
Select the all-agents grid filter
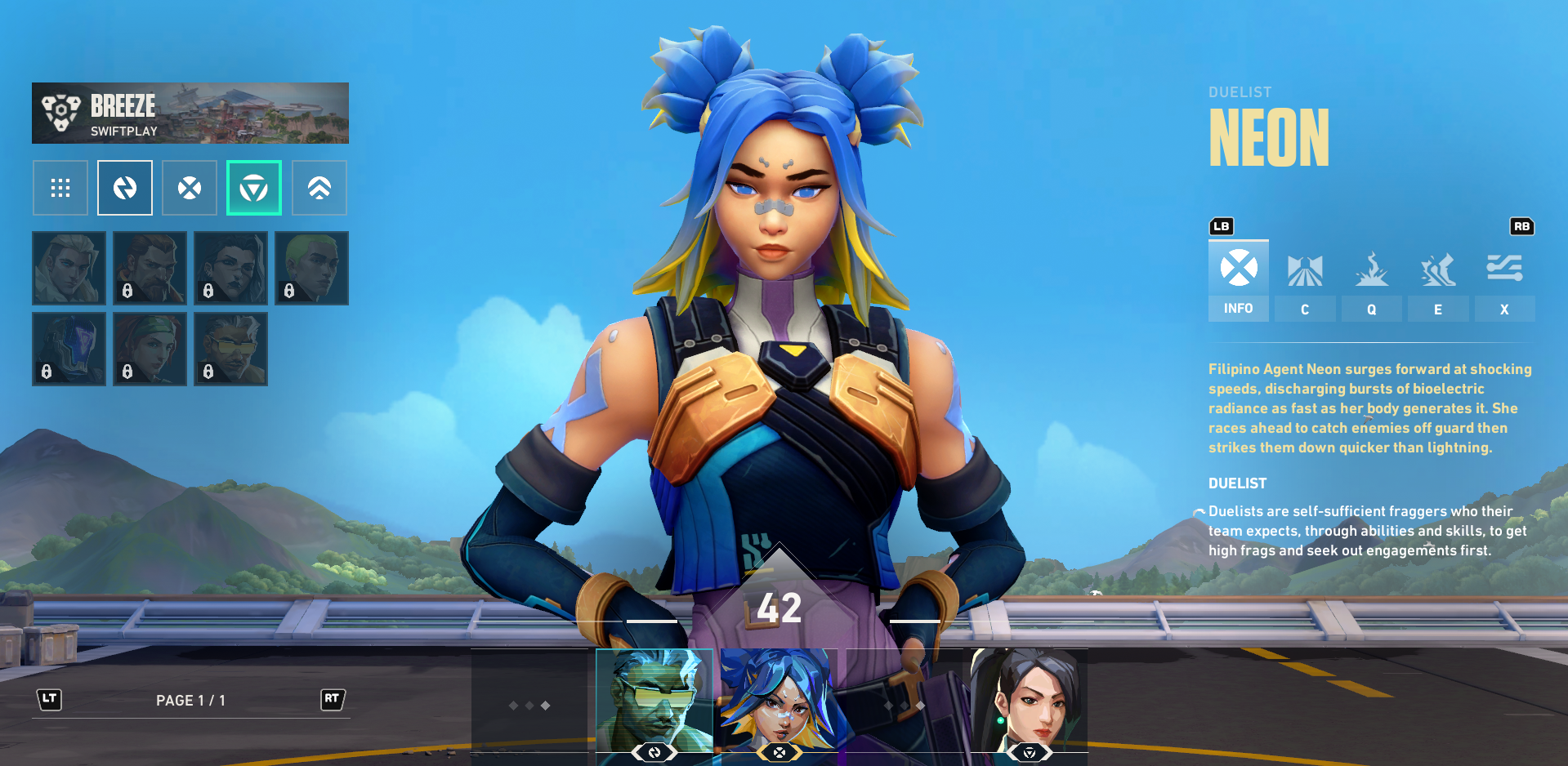pyautogui.click(x=60, y=188)
